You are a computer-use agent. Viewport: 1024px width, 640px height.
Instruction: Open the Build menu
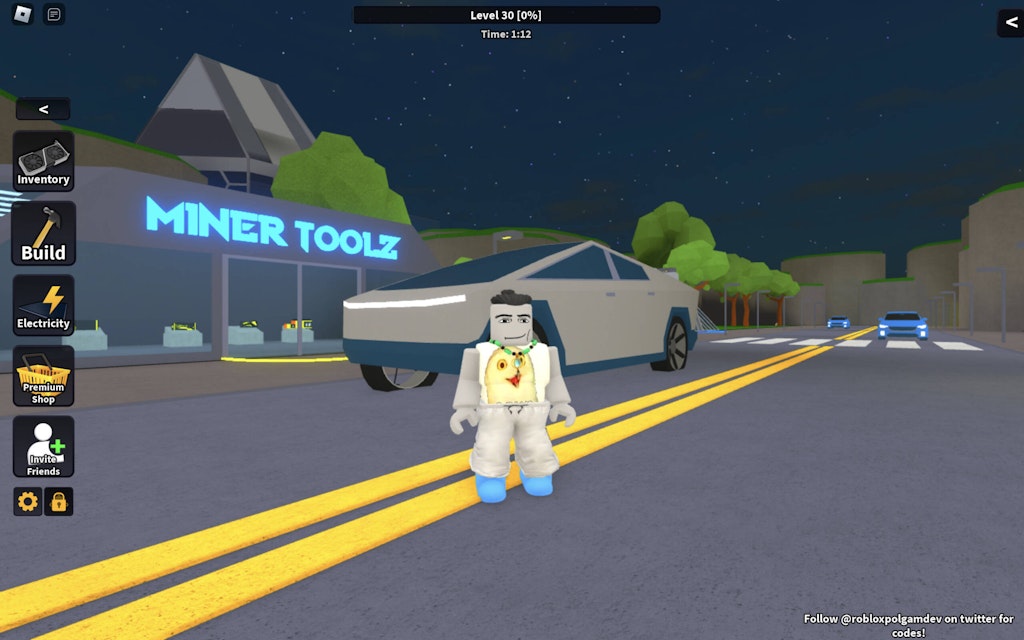pos(43,234)
